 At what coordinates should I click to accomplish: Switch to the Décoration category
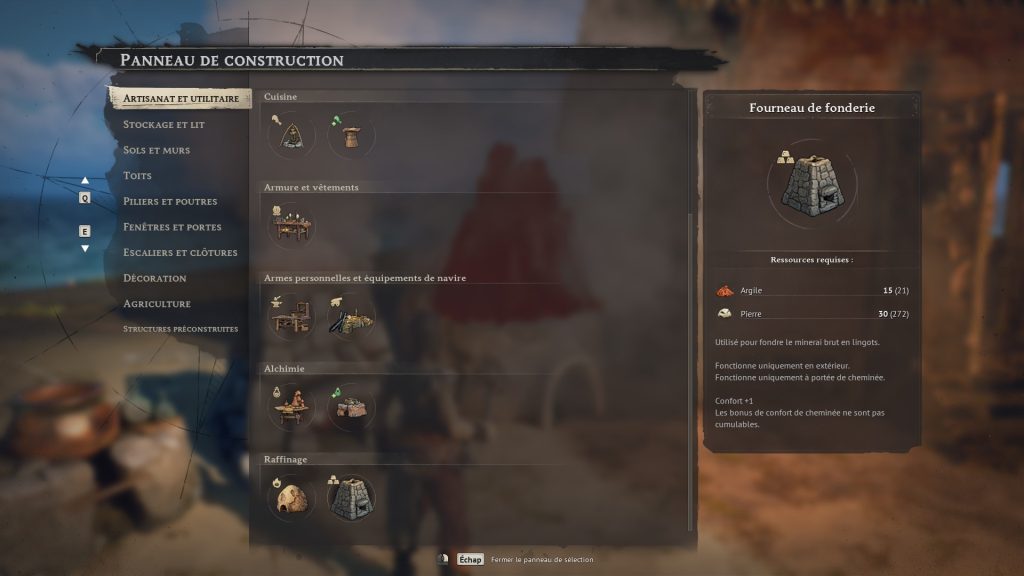tap(154, 278)
